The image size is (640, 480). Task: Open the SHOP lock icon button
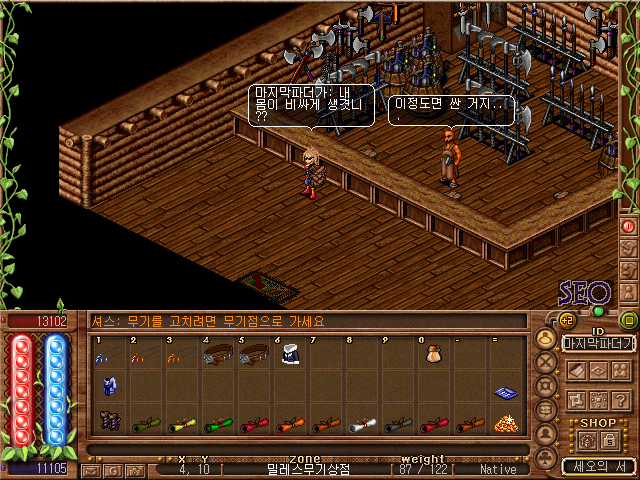coord(609,440)
